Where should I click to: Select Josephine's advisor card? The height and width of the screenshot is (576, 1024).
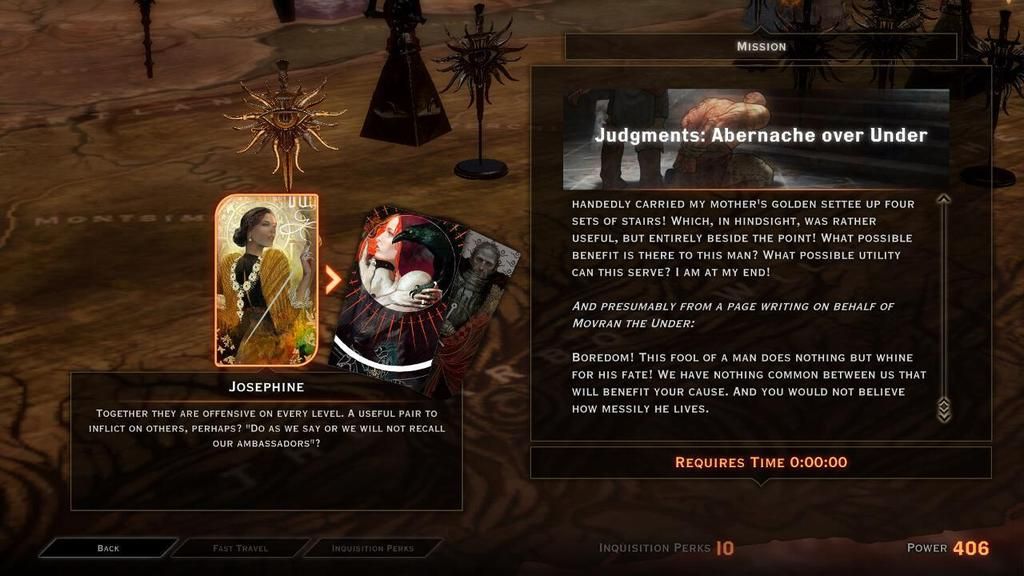coord(266,280)
